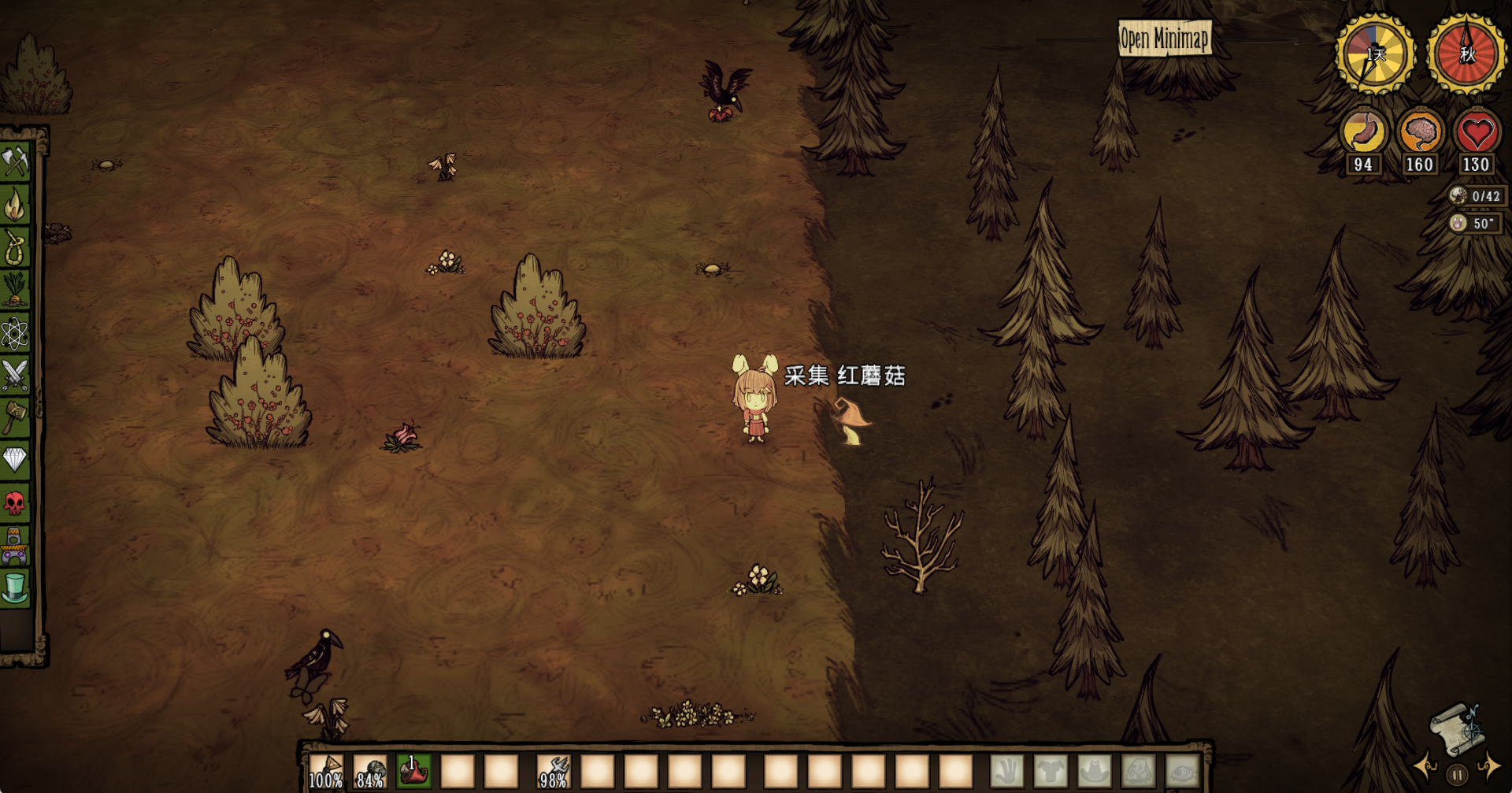This screenshot has height=793, width=1512.
Task: Open the Science atom crafting tab
Action: [15, 333]
